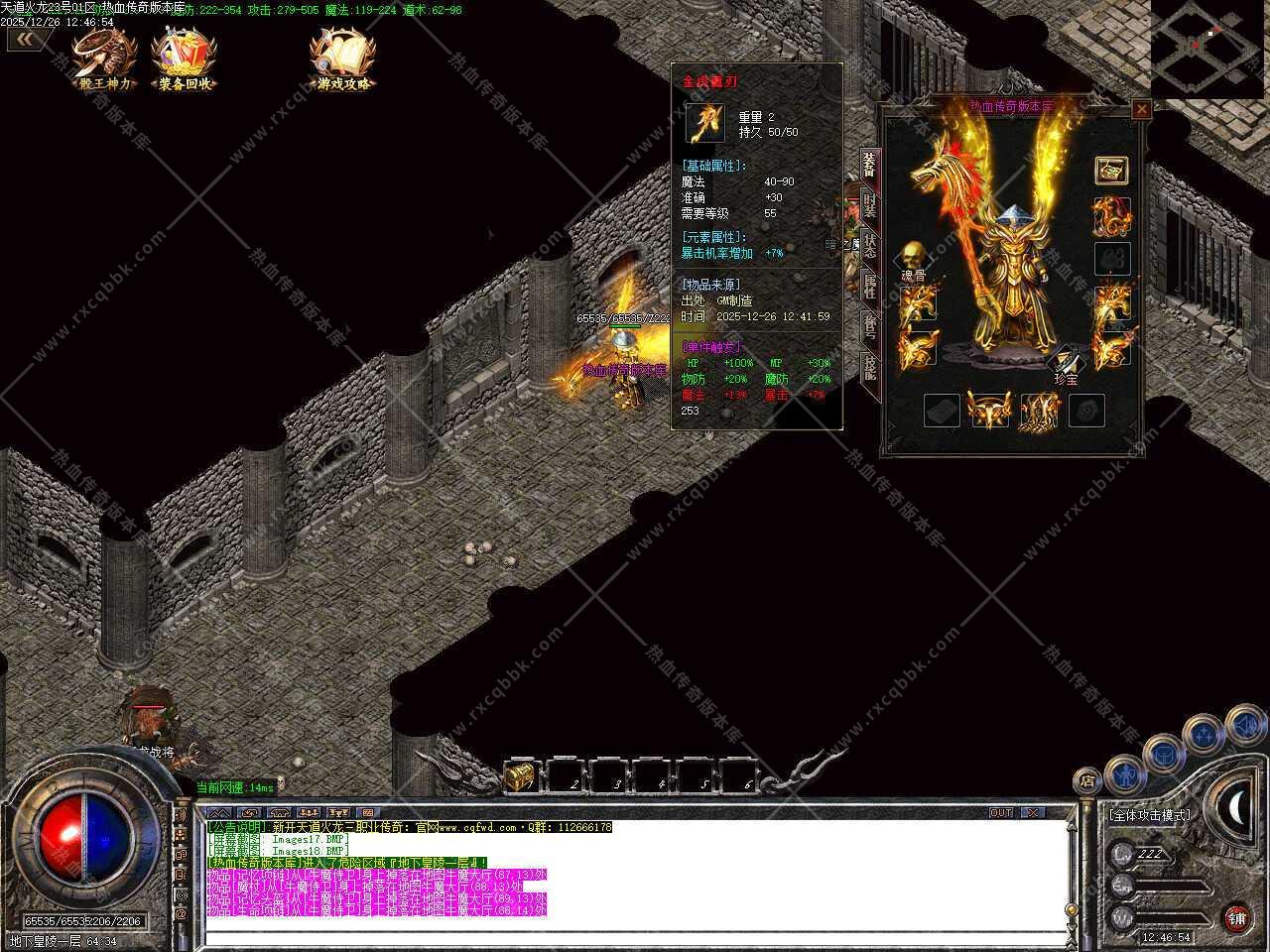Toggle the 全体攻击模式 attack mode label
The width and height of the screenshot is (1270, 952).
(x=1150, y=815)
